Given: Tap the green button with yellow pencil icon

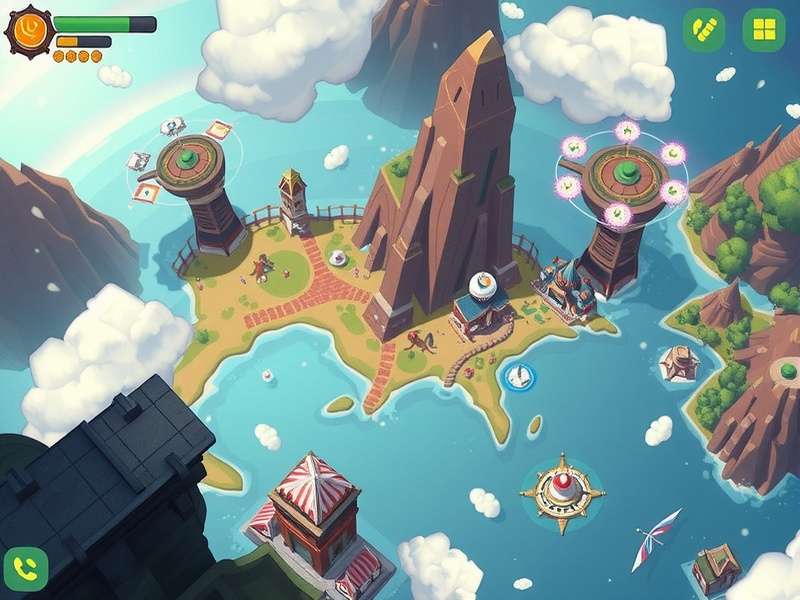Looking at the screenshot, I should point(704,30).
